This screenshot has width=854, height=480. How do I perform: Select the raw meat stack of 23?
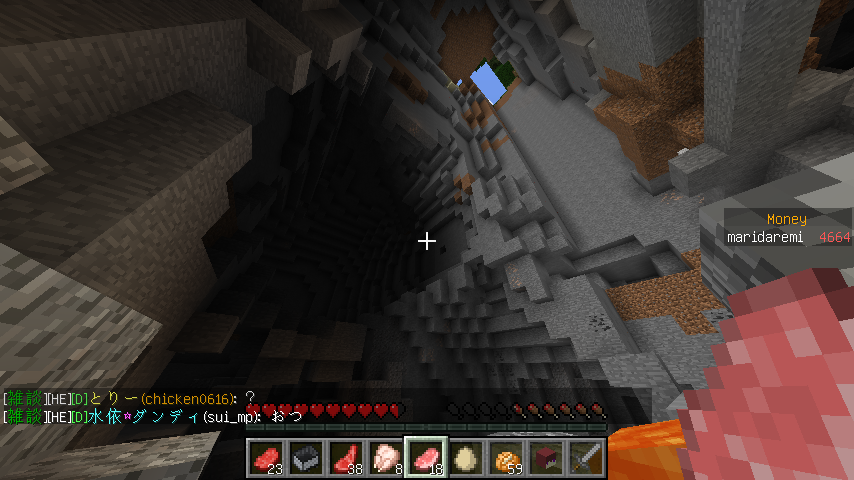pyautogui.click(x=266, y=458)
